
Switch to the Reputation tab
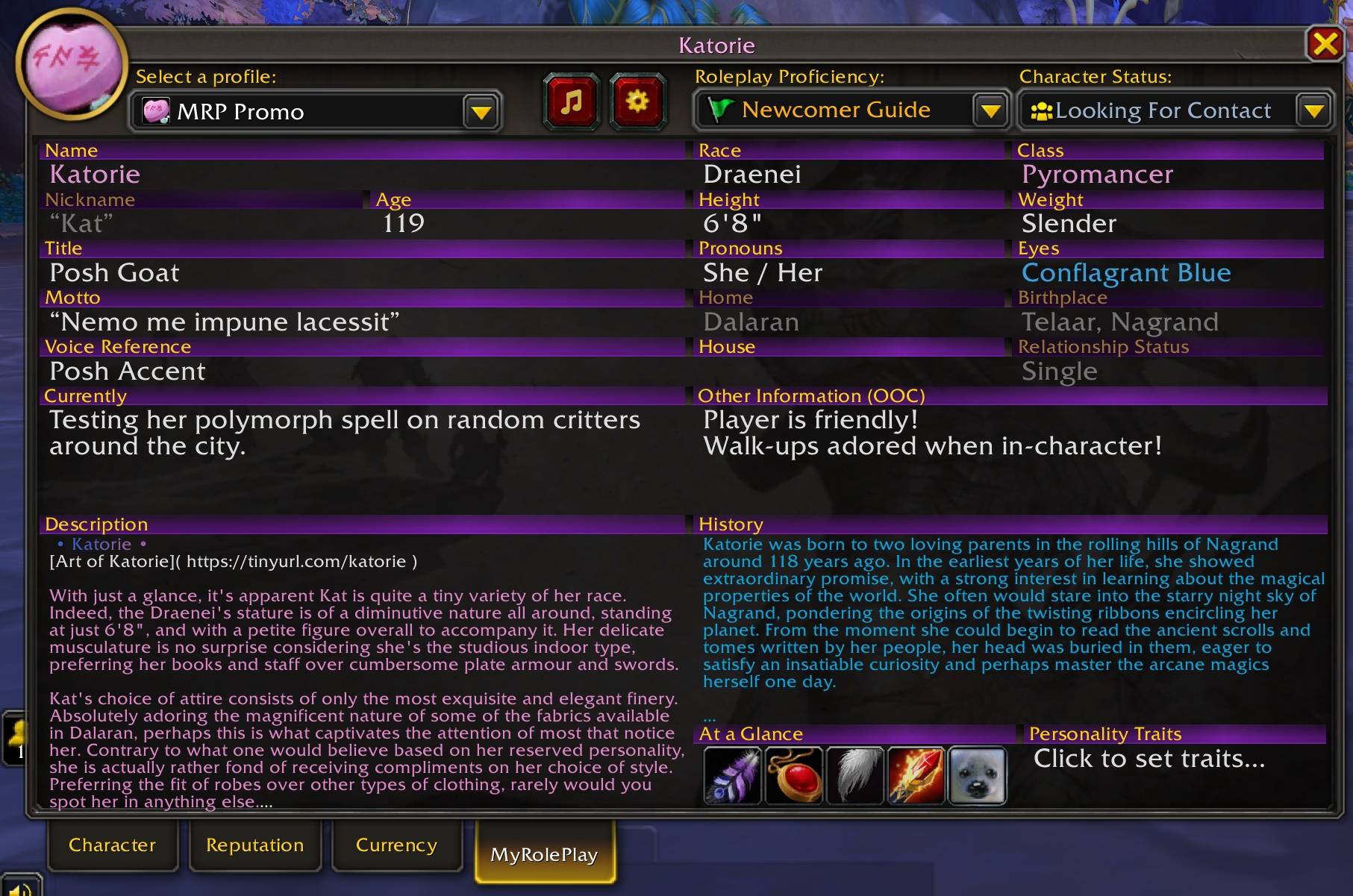254,845
